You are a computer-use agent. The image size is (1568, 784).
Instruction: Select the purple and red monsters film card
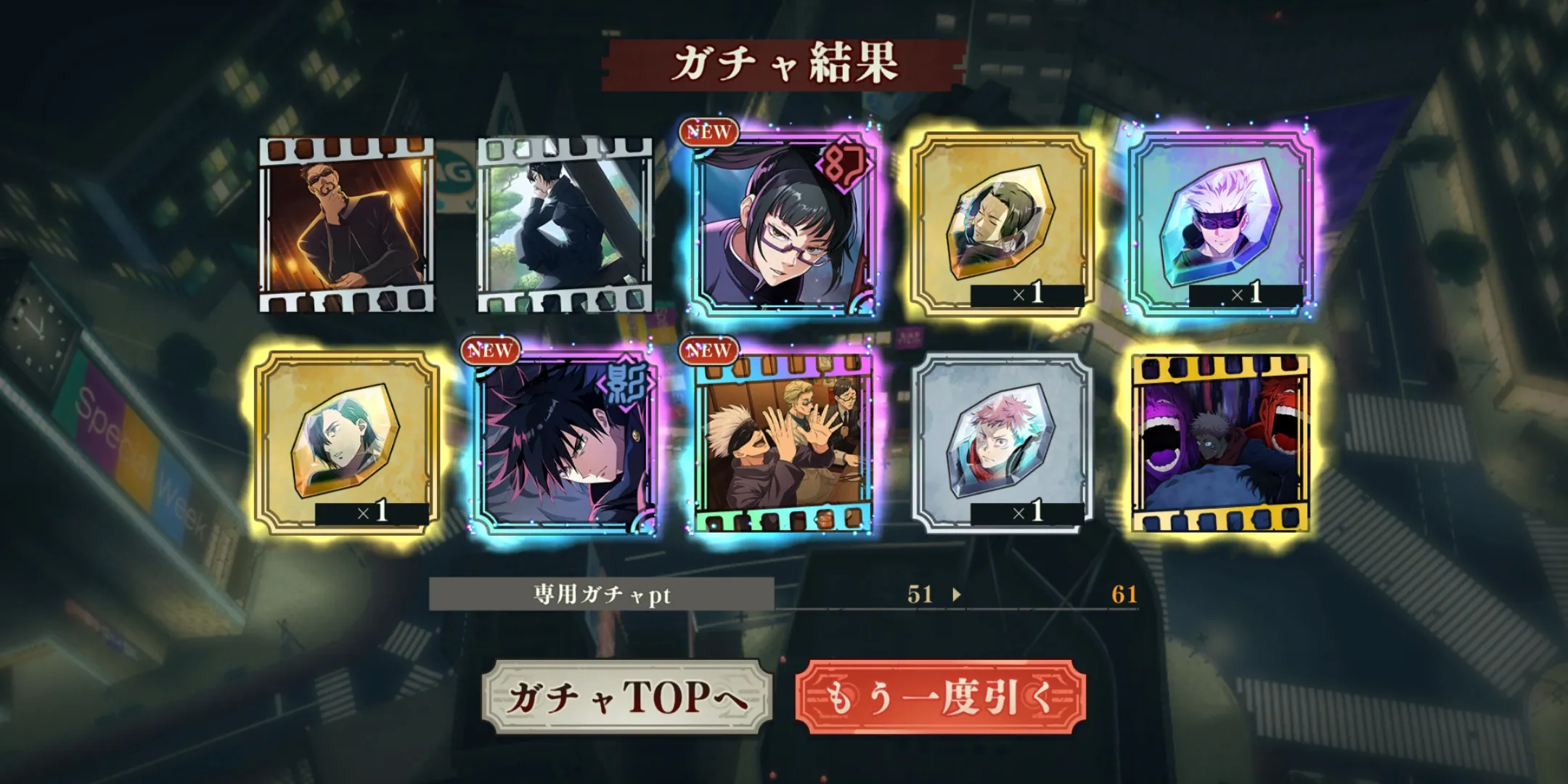click(x=1221, y=443)
